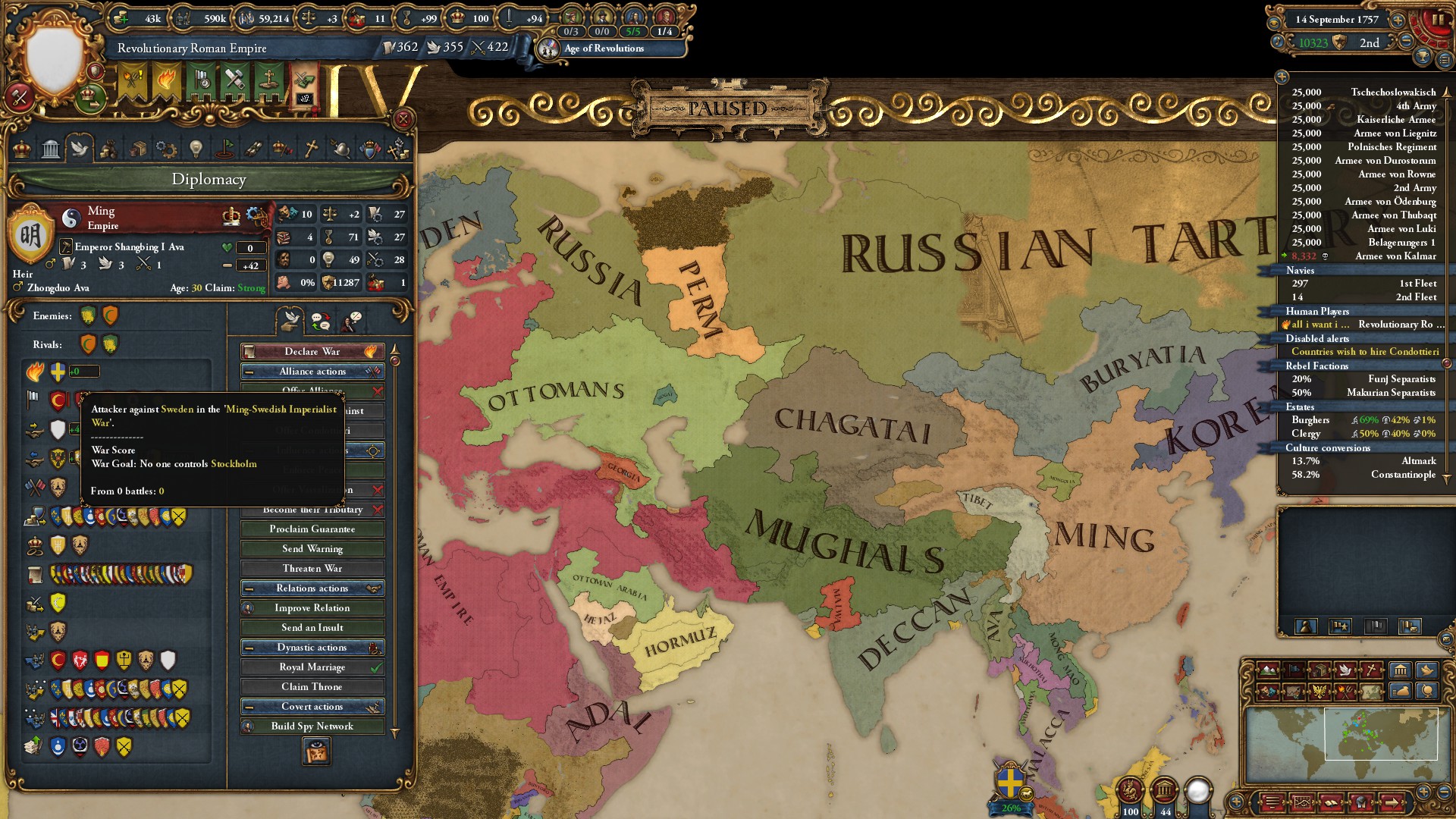Open the Economy panel
The image size is (1456, 819).
coord(110,149)
